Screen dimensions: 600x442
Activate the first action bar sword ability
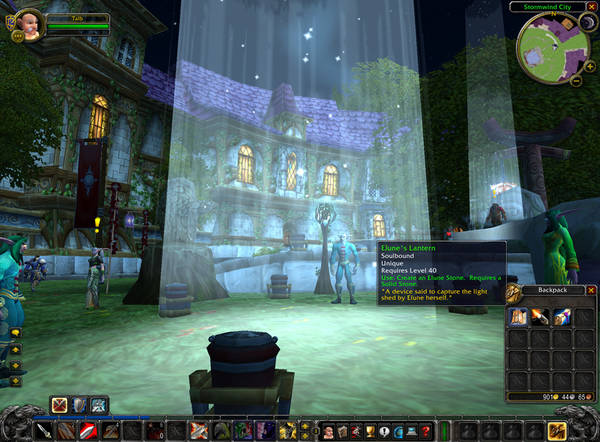45,431
